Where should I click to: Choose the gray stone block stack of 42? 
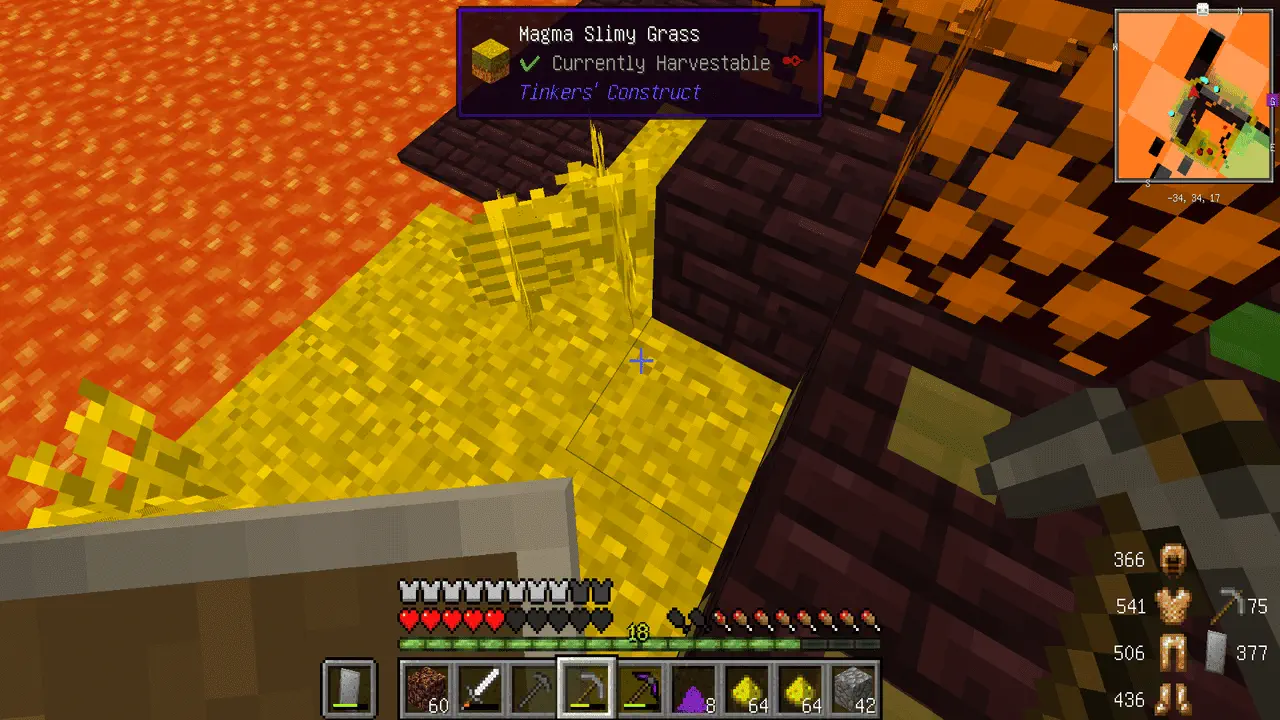coord(853,688)
